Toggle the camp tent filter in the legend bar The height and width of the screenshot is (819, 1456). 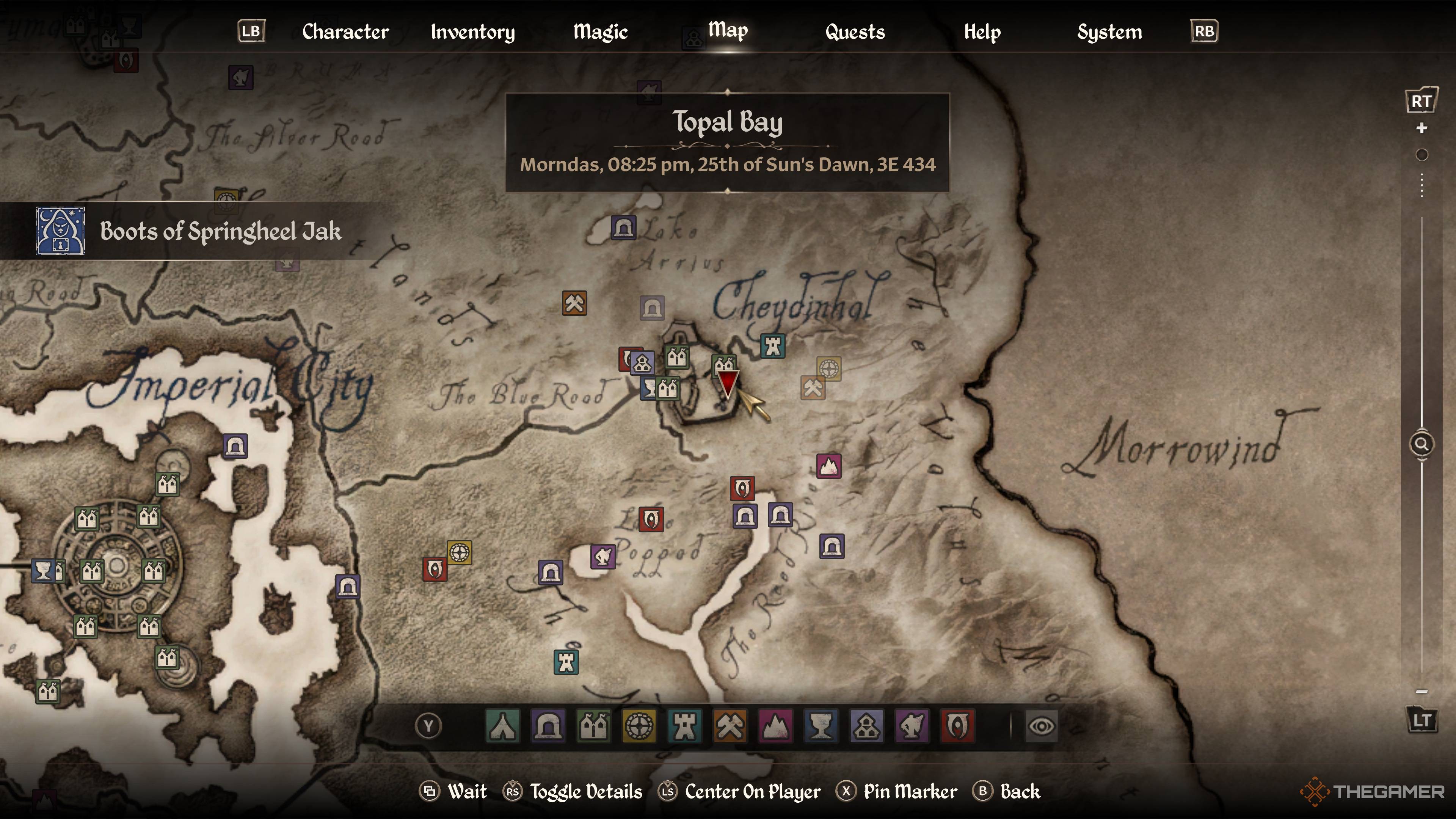(x=502, y=726)
